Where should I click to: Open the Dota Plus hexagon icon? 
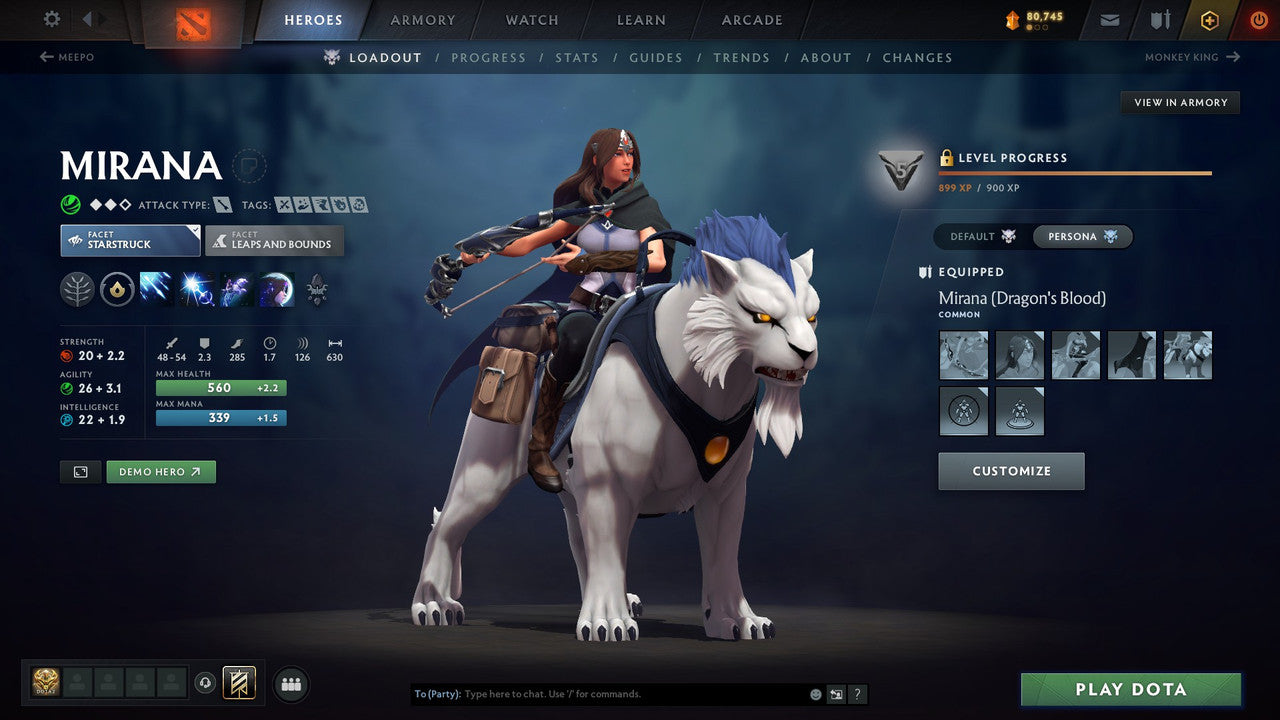click(1209, 19)
